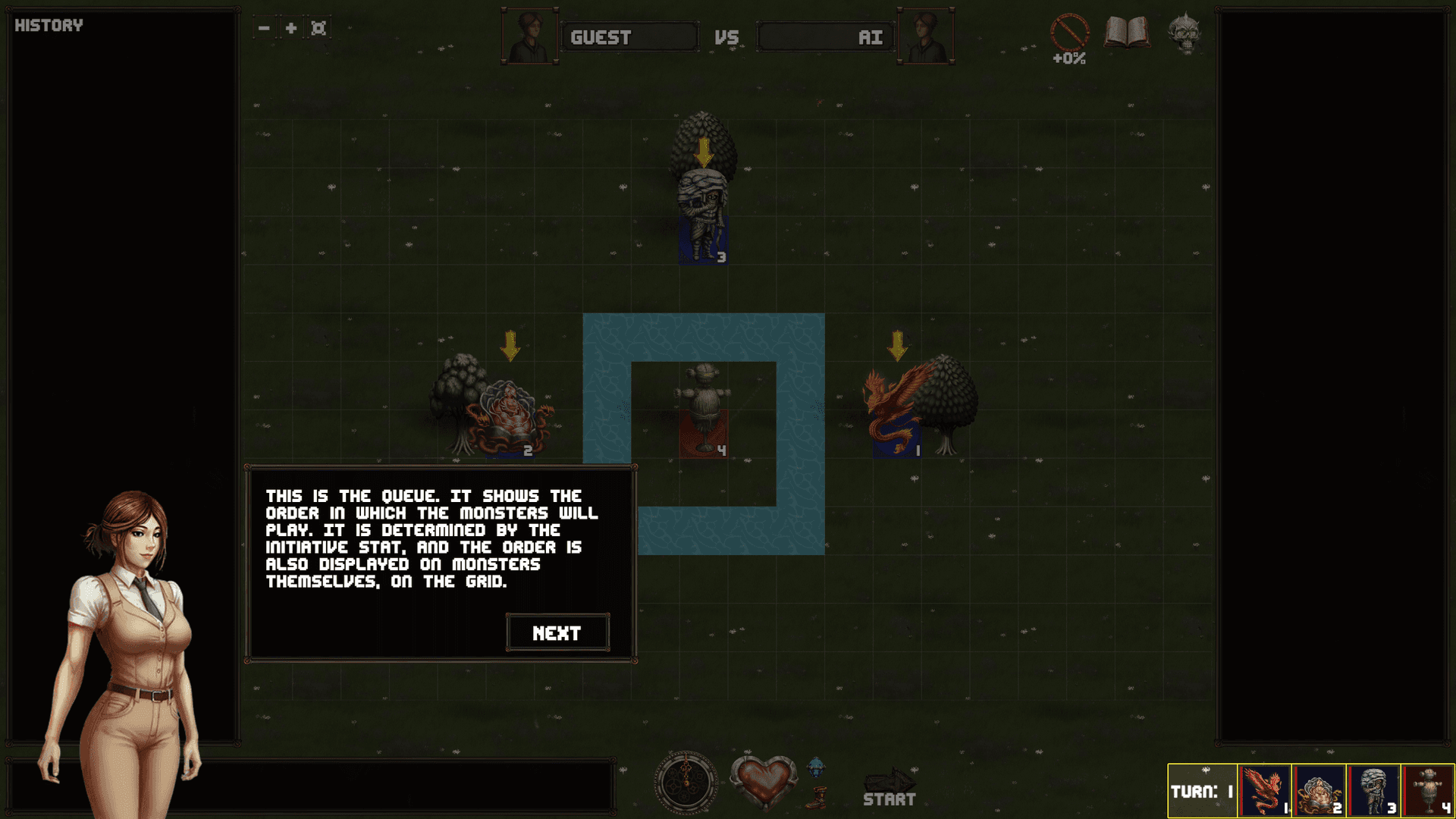Open the spellbook icon
Image resolution: width=1456 pixels, height=819 pixels.
(x=1126, y=33)
